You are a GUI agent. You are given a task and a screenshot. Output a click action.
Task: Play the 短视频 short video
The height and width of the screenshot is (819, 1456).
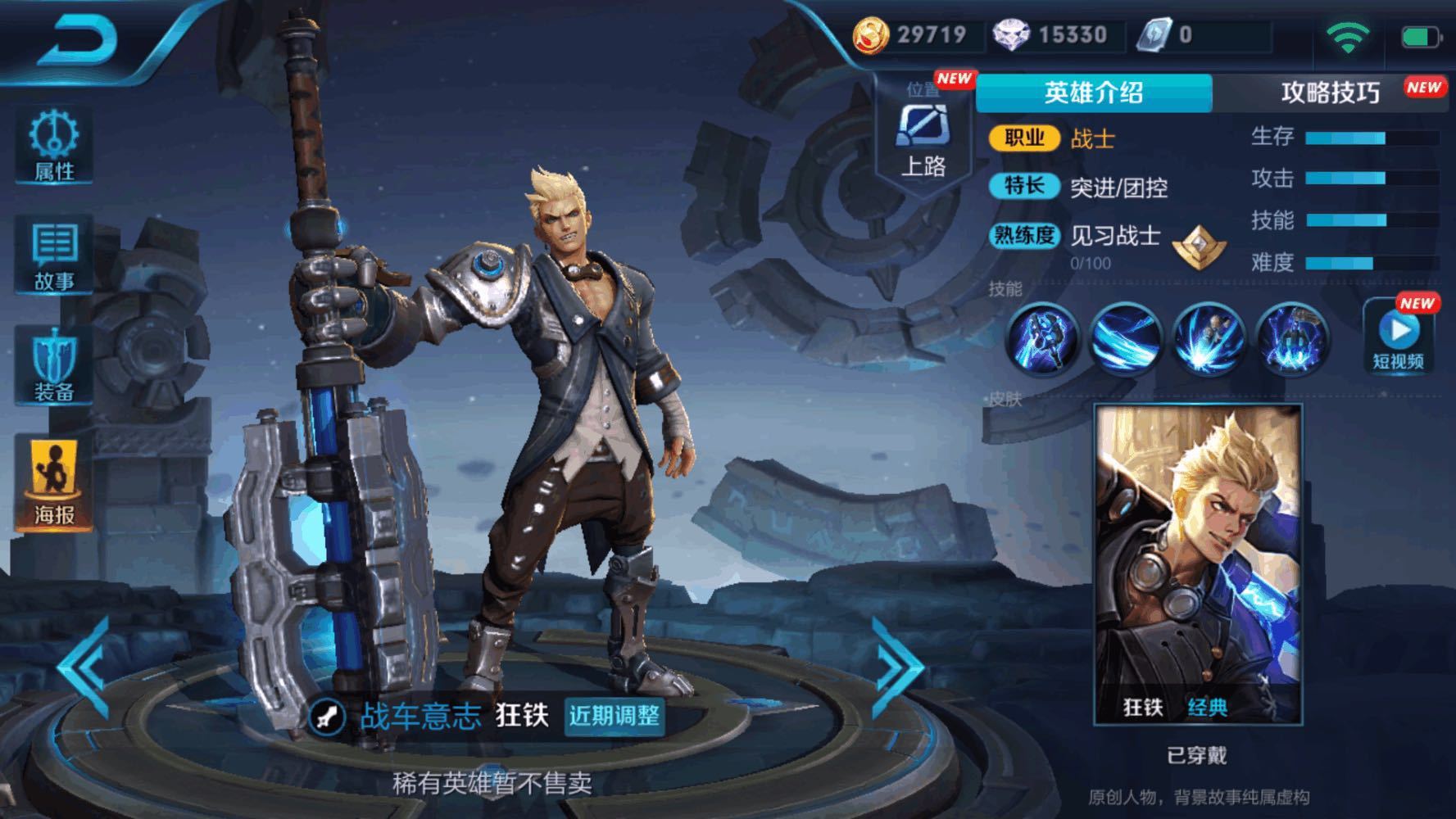[x=1399, y=337]
